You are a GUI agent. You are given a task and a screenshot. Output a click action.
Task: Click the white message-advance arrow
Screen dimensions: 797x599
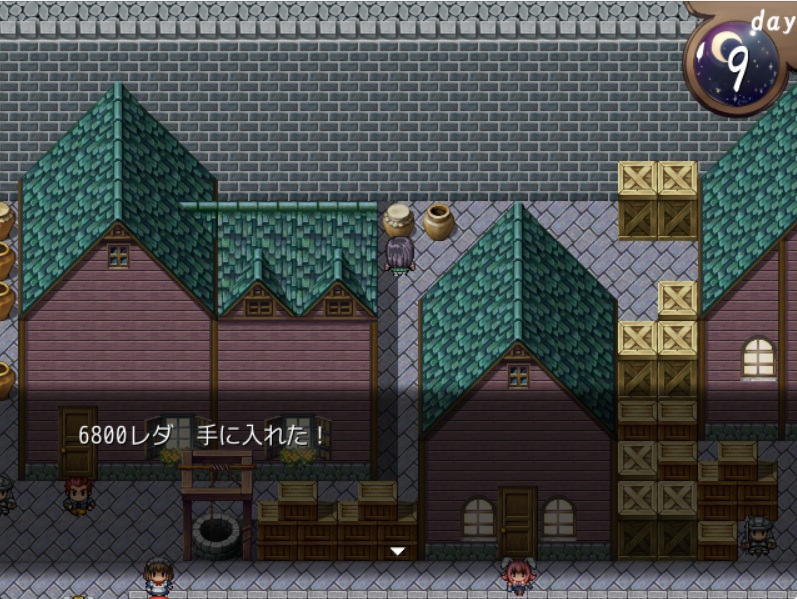(x=397, y=551)
